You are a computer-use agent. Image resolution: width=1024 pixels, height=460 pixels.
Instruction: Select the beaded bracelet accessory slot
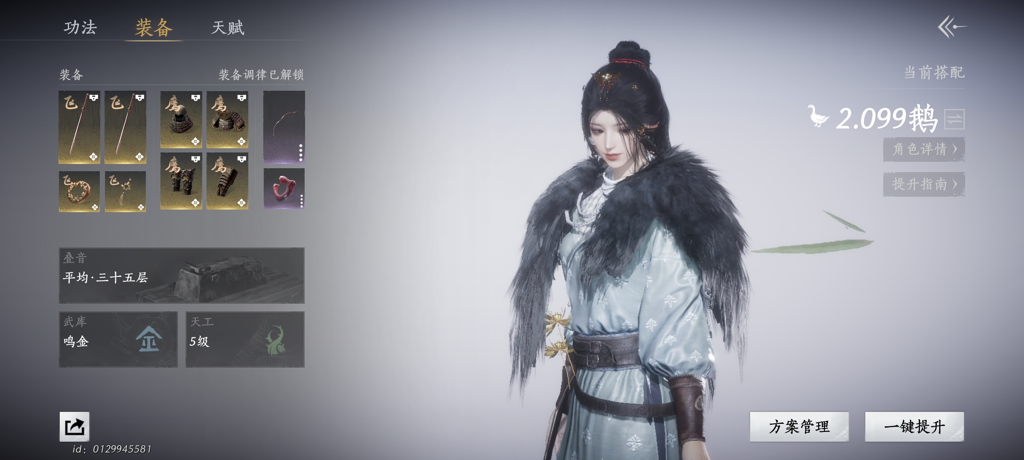coord(79,190)
